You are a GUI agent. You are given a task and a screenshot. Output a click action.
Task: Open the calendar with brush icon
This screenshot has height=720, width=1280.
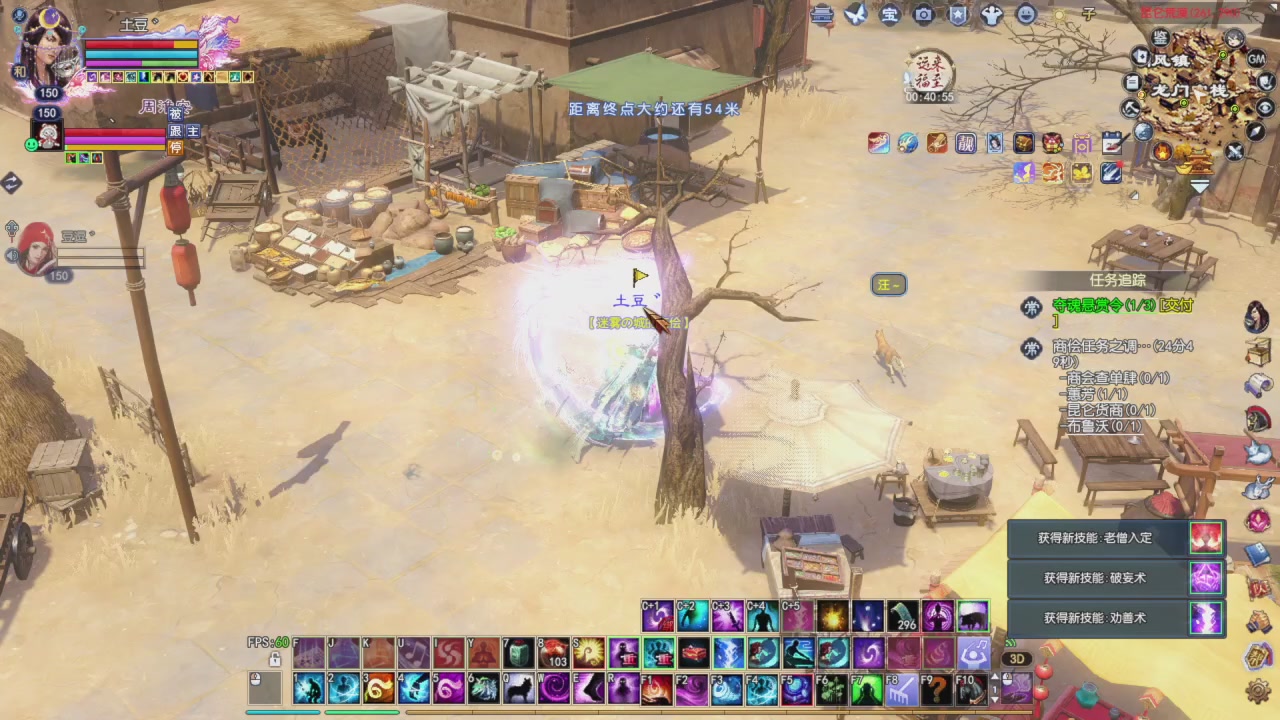[1111, 143]
